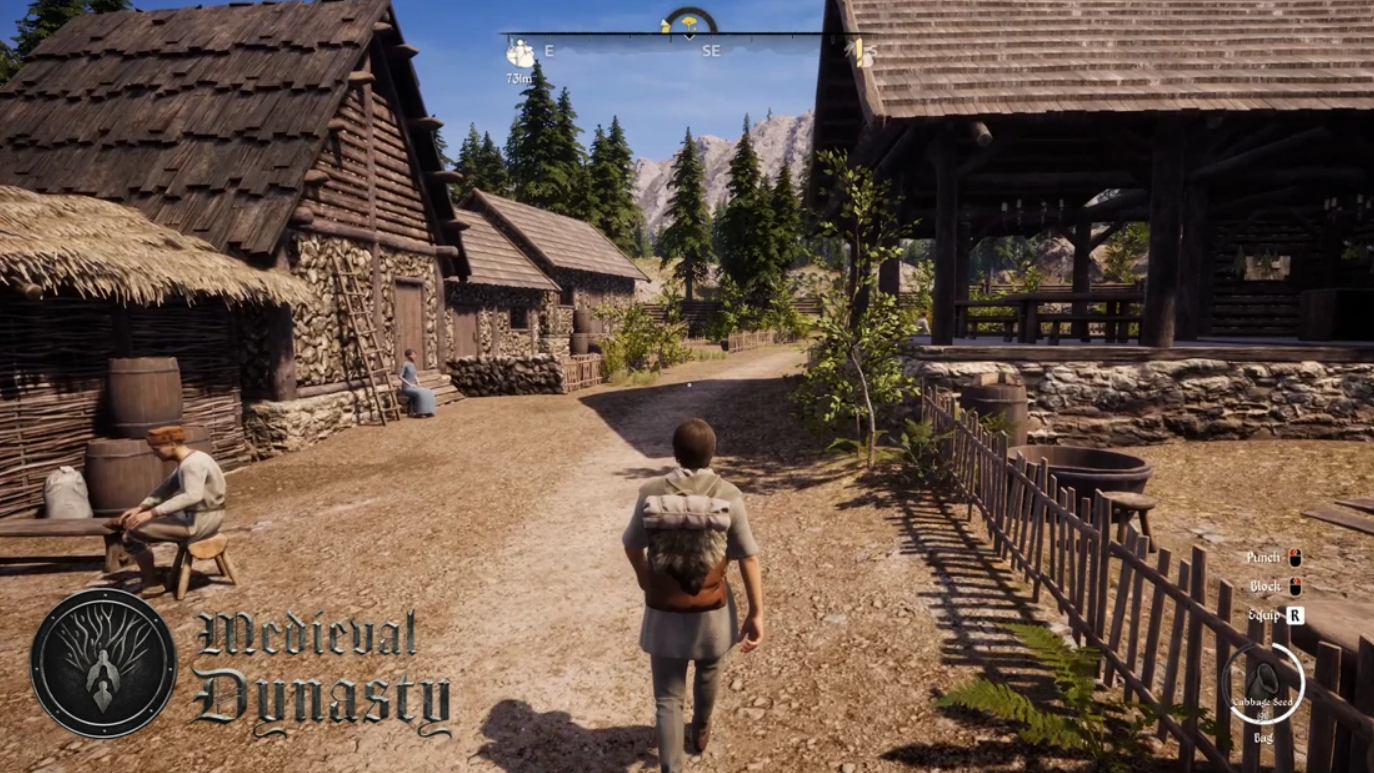Click the yellow tree season indicator
Viewport: 1374px width, 773px height.
point(689,22)
